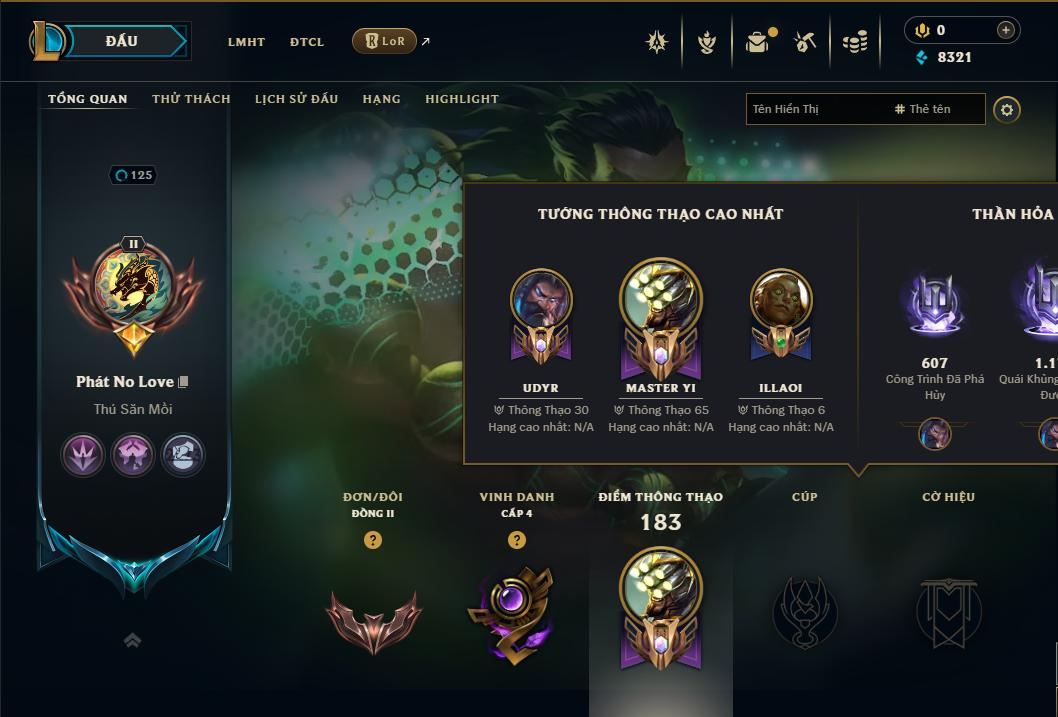Copy the Phát No Love summoner name
Screen dimensions: 1058x717
[183, 382]
